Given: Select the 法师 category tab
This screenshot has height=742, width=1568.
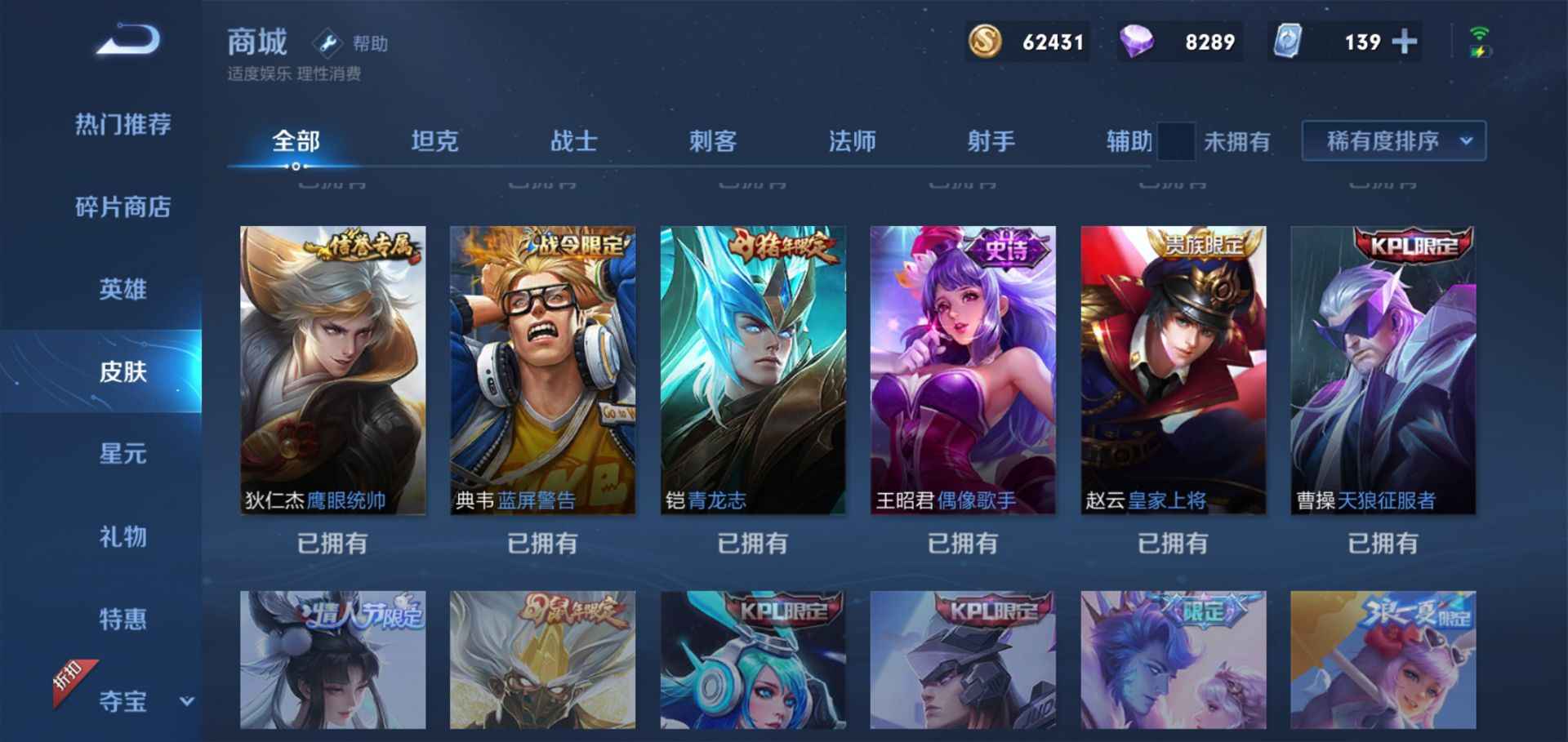Looking at the screenshot, I should [852, 140].
